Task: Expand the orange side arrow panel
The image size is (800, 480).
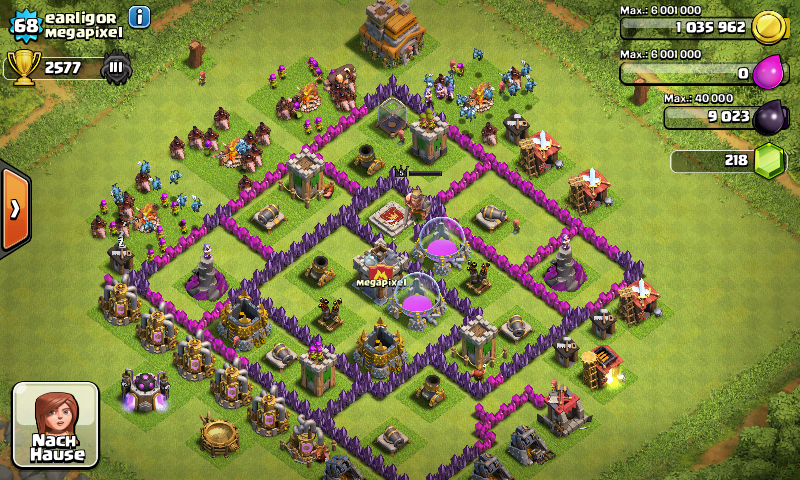Action: 15,209
